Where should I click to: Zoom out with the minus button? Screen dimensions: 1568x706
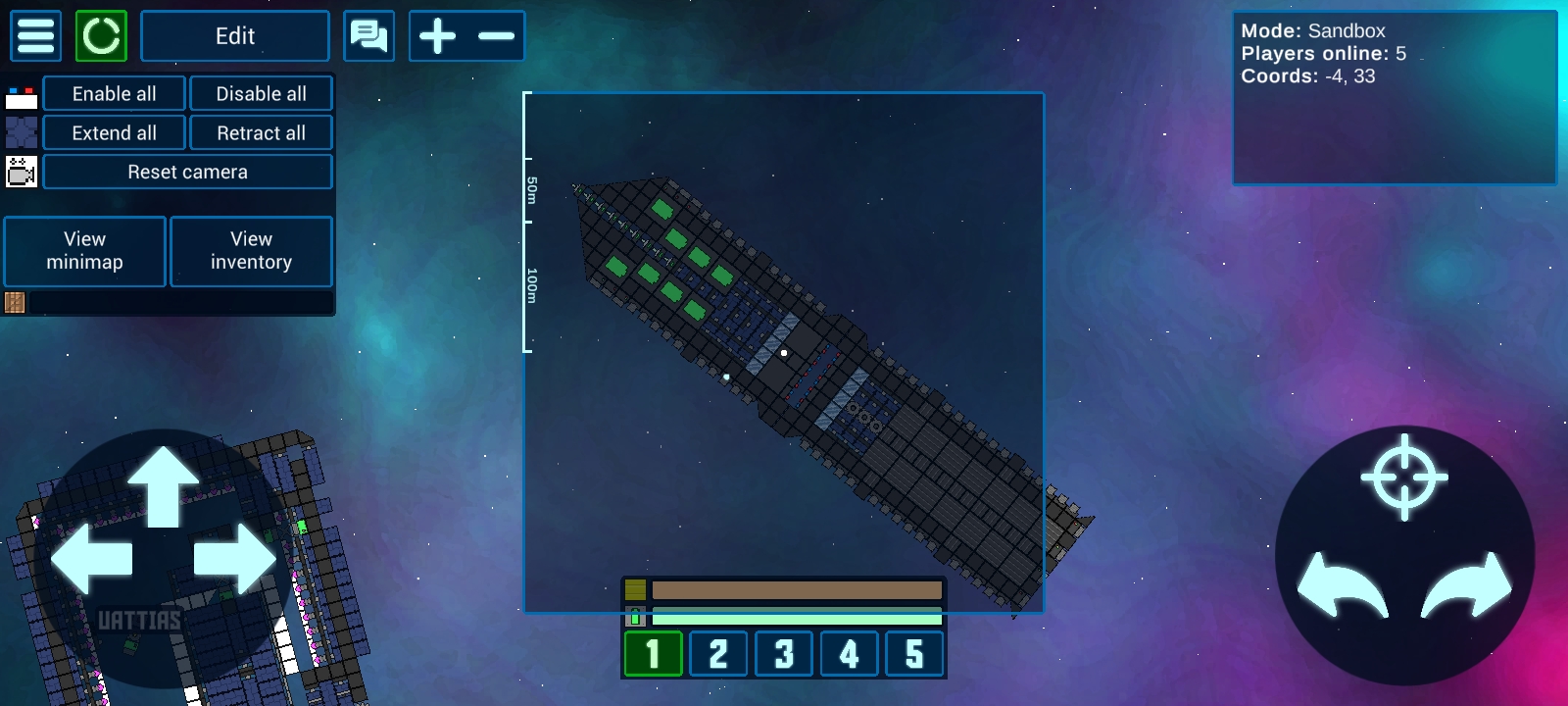(x=496, y=36)
